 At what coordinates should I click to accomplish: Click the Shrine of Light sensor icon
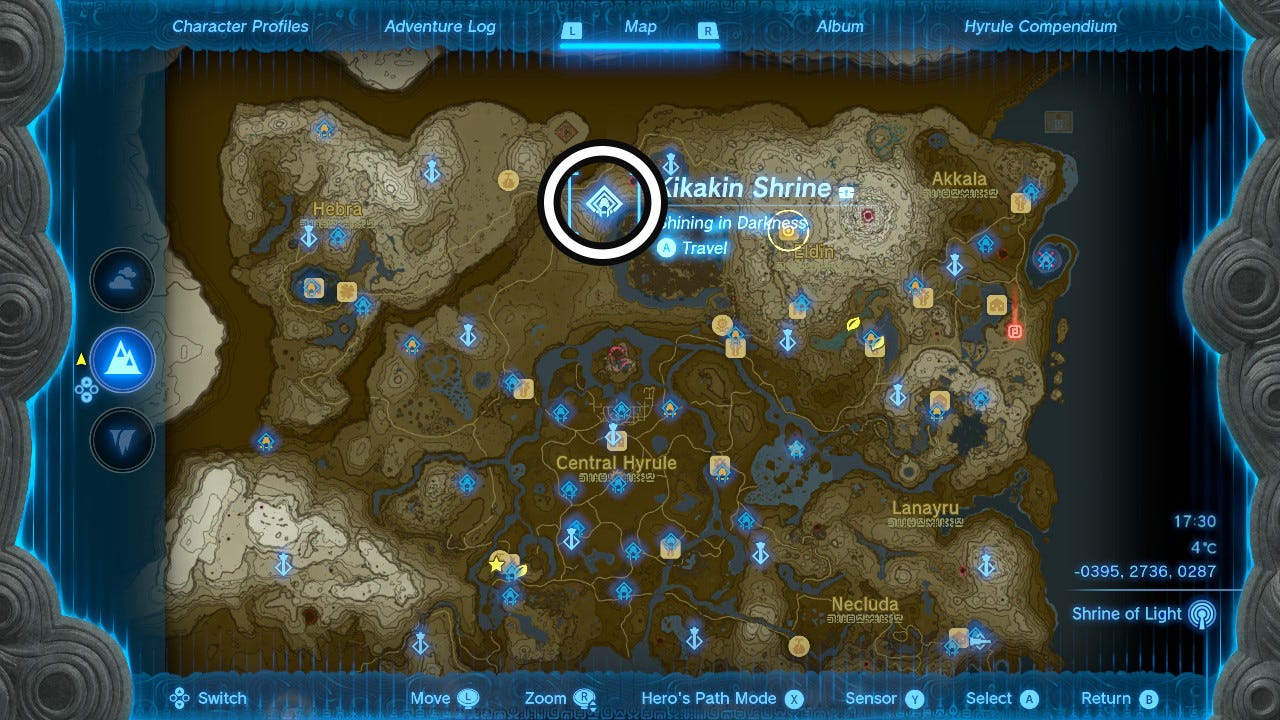(1200, 614)
